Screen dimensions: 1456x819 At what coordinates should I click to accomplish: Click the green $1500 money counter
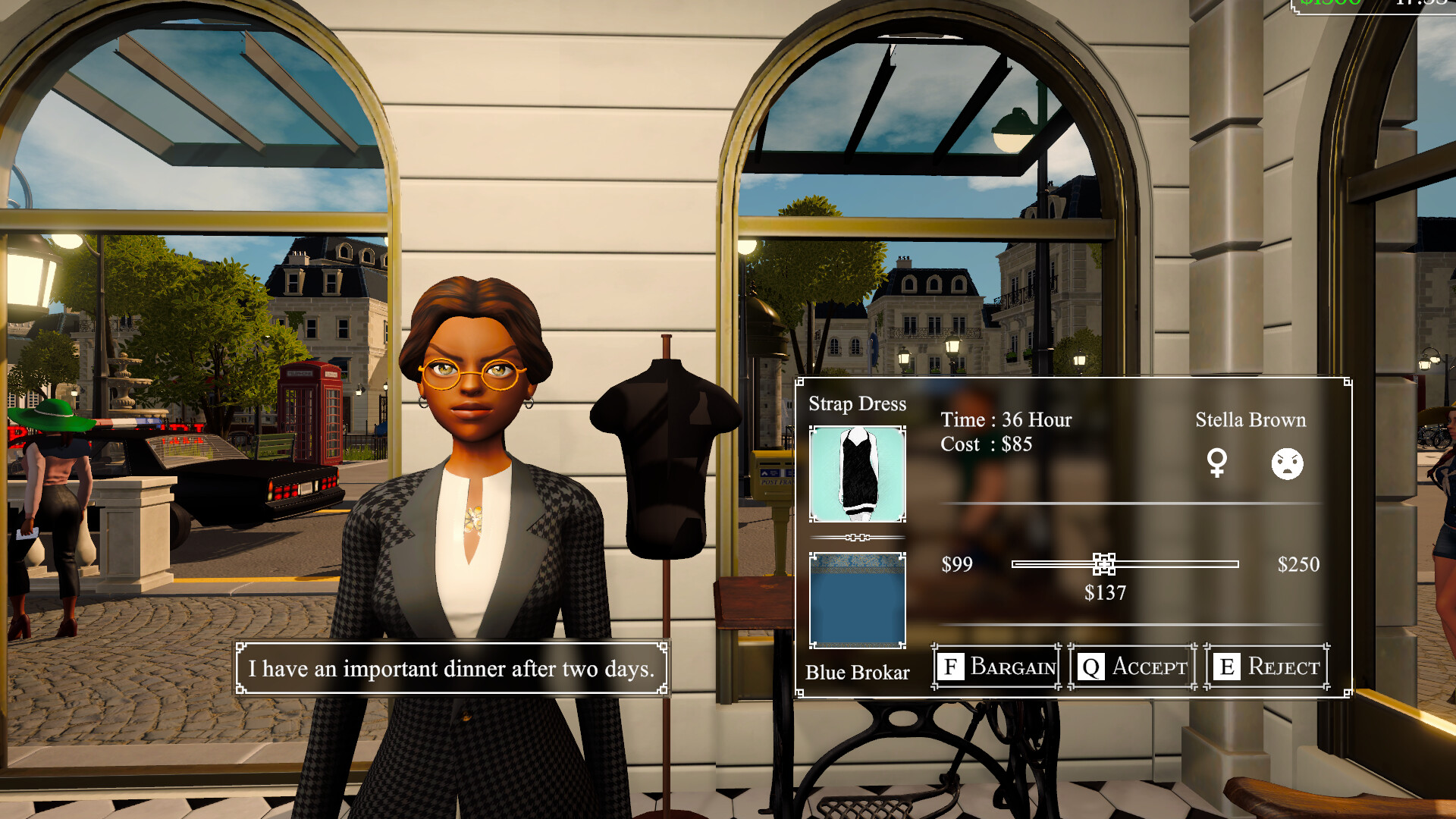1332,4
